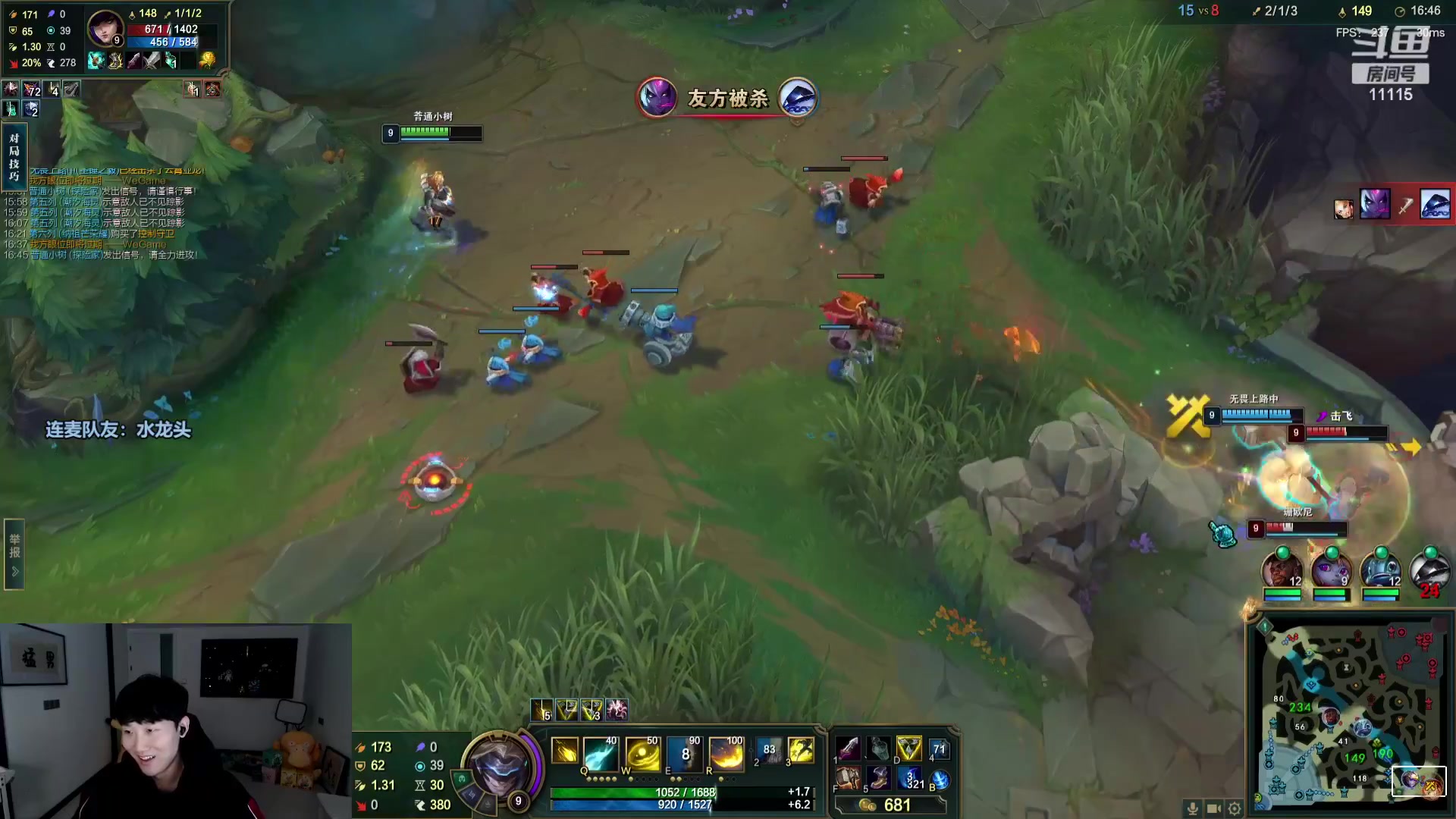
Task: Use the pink dagger item in slot 1
Action: tap(848, 749)
